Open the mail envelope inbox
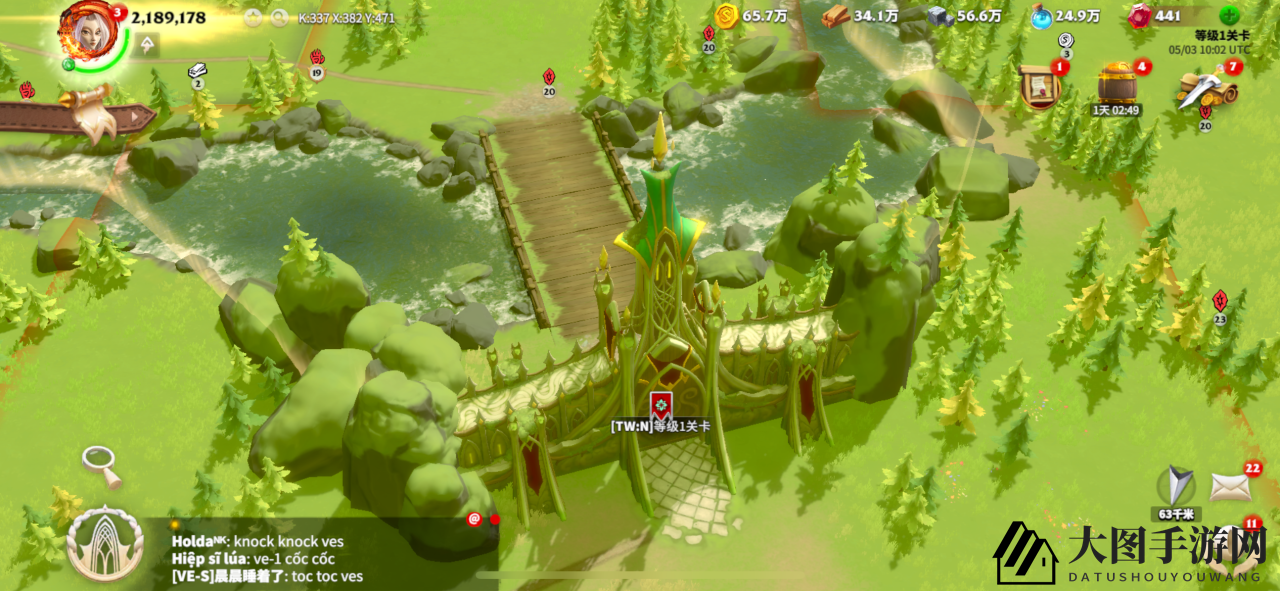 click(1230, 487)
